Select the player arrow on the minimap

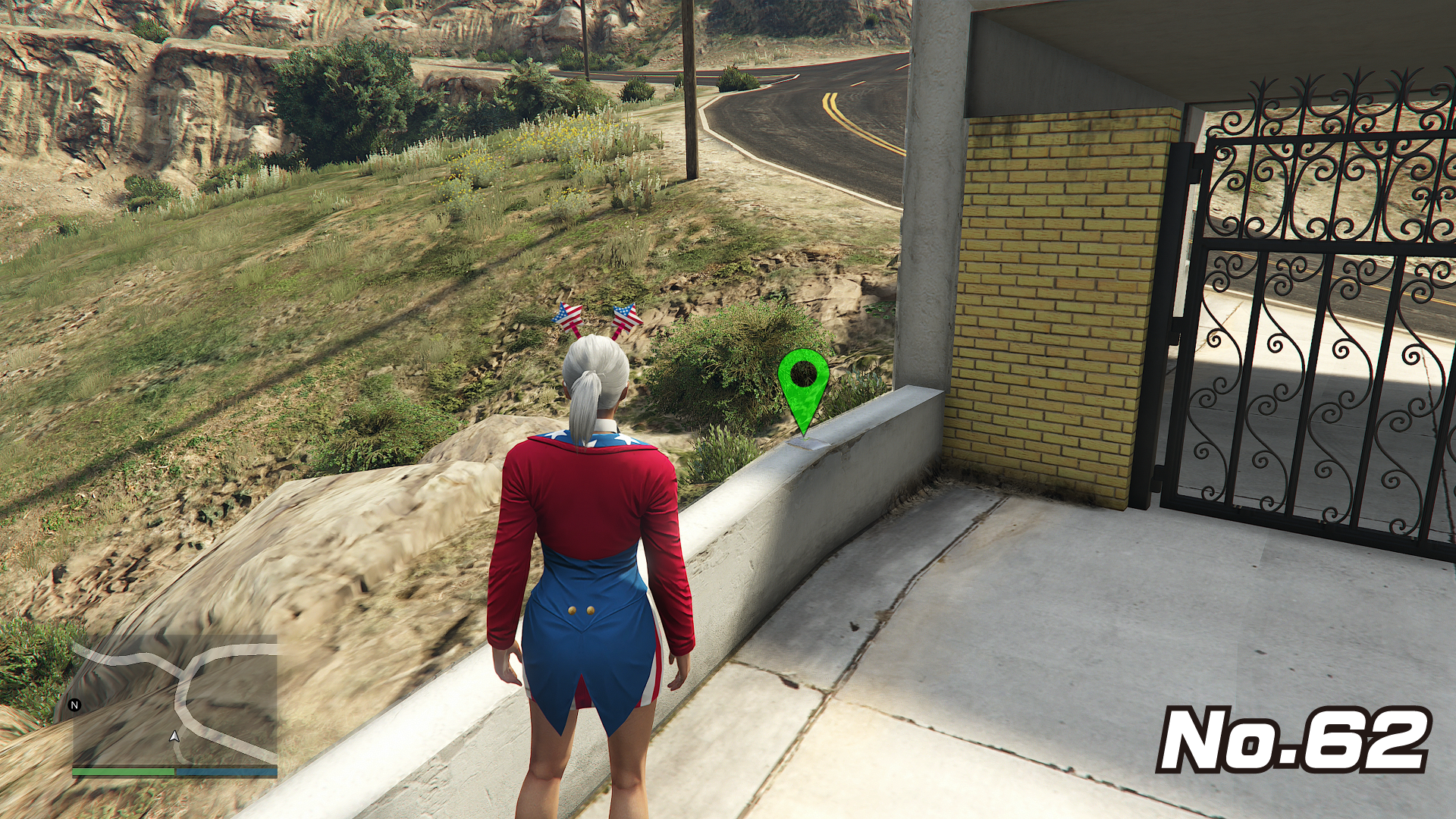pos(174,736)
